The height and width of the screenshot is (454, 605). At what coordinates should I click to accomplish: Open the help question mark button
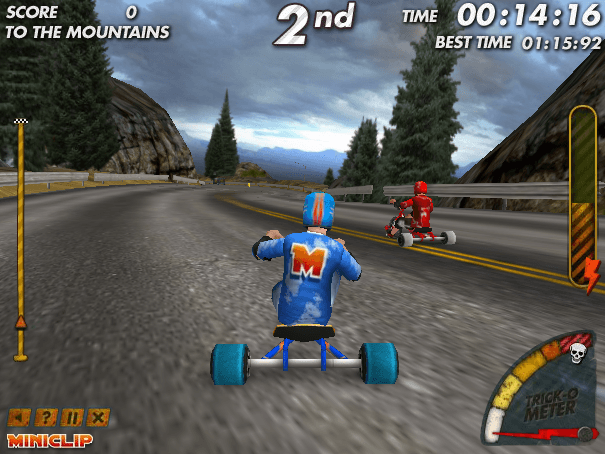(46, 417)
